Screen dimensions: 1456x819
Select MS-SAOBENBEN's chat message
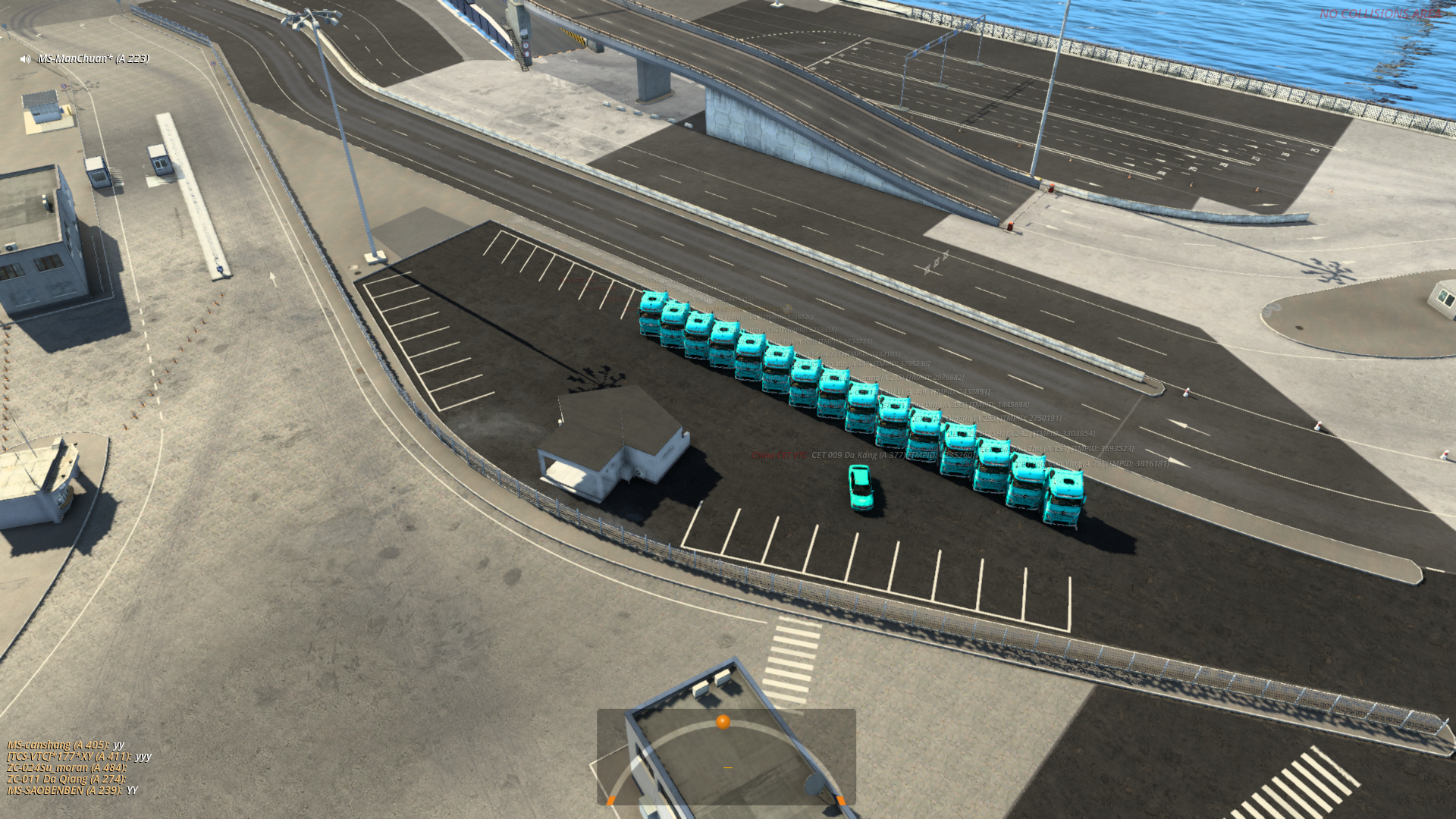72,790
